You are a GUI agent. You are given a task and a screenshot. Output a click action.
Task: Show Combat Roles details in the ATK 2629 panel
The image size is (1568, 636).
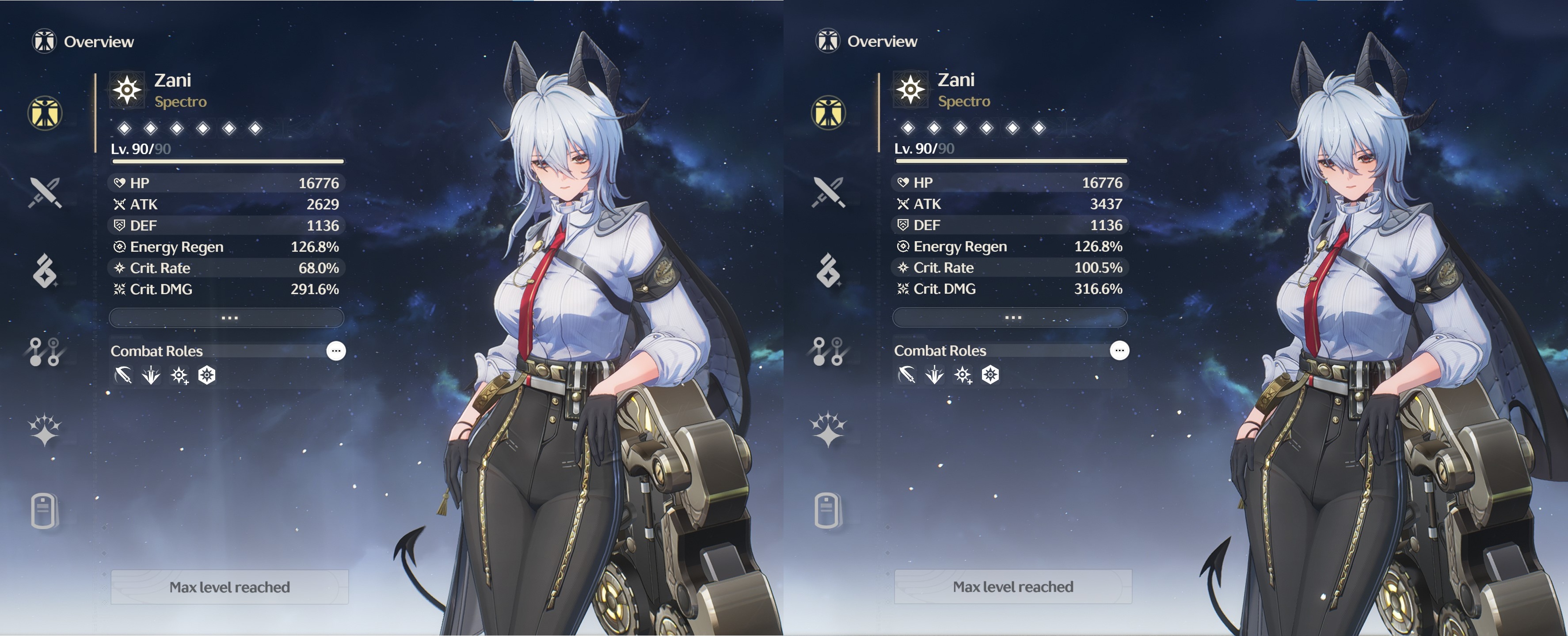click(x=336, y=351)
